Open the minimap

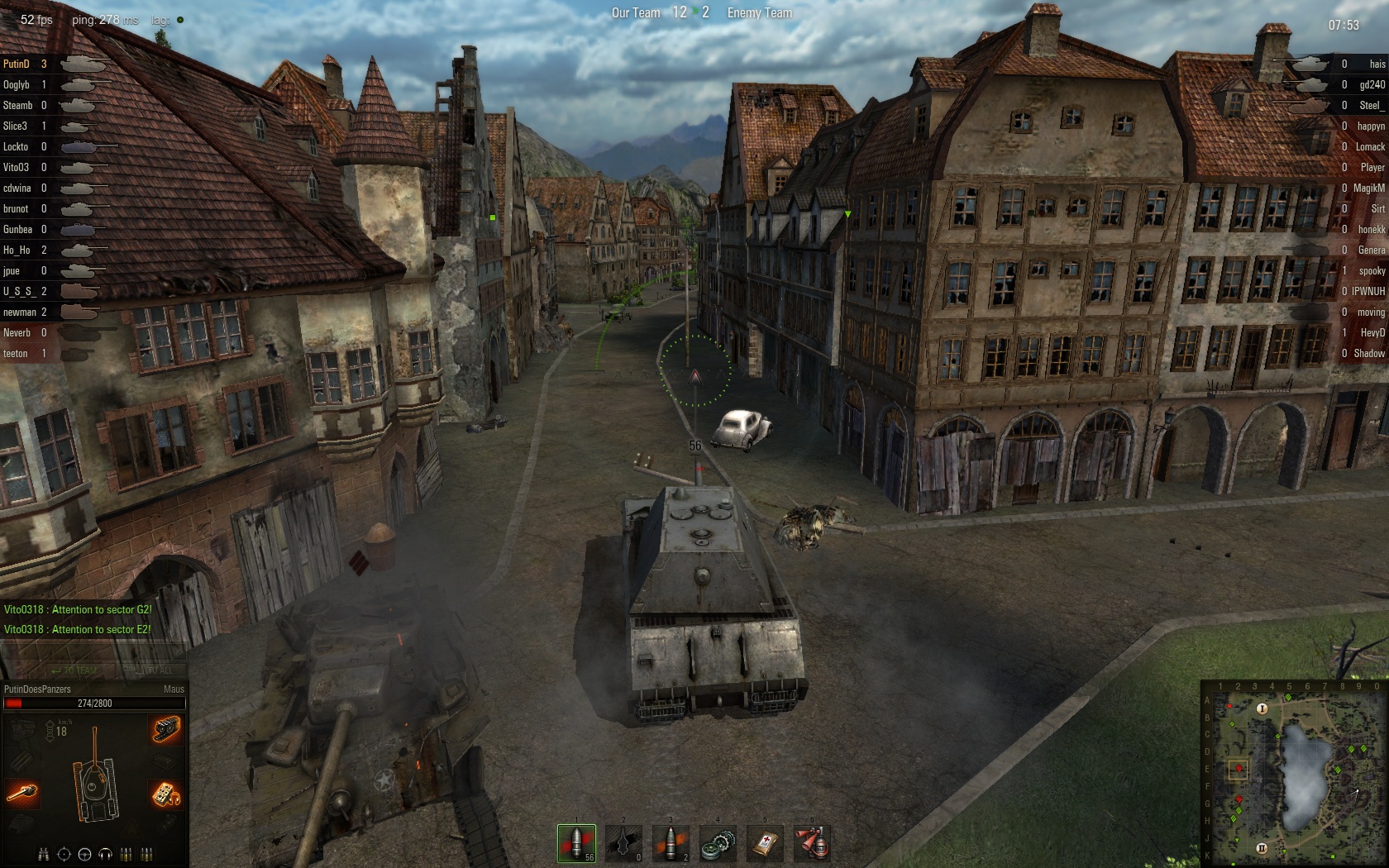pyautogui.click(x=1293, y=773)
